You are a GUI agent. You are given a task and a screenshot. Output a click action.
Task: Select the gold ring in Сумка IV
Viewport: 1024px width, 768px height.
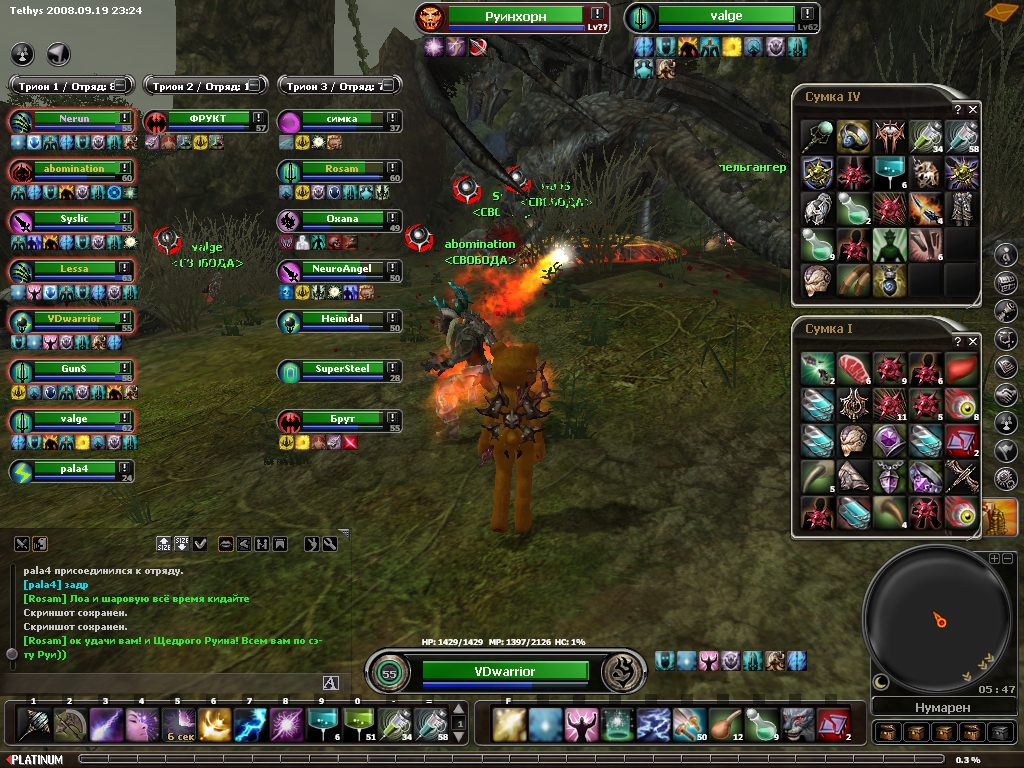[853, 136]
